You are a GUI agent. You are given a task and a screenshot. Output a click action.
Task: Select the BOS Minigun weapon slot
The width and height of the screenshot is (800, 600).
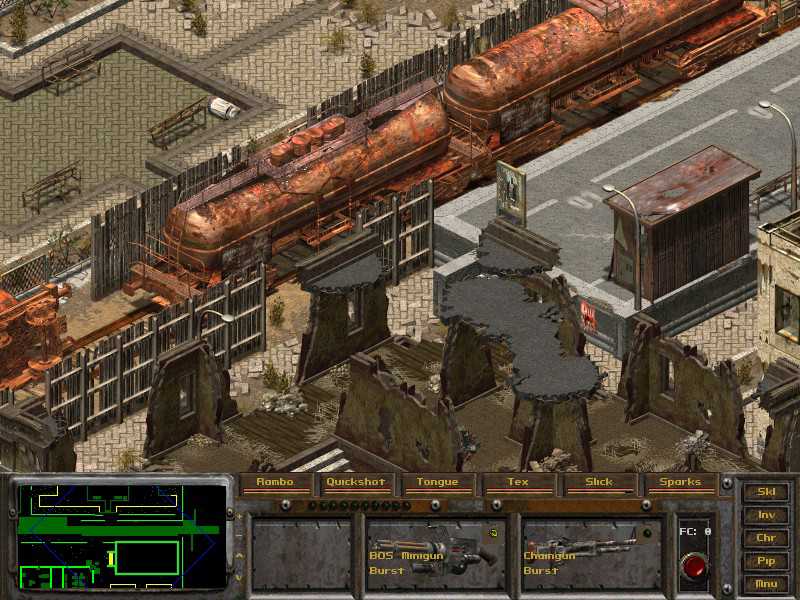point(433,553)
